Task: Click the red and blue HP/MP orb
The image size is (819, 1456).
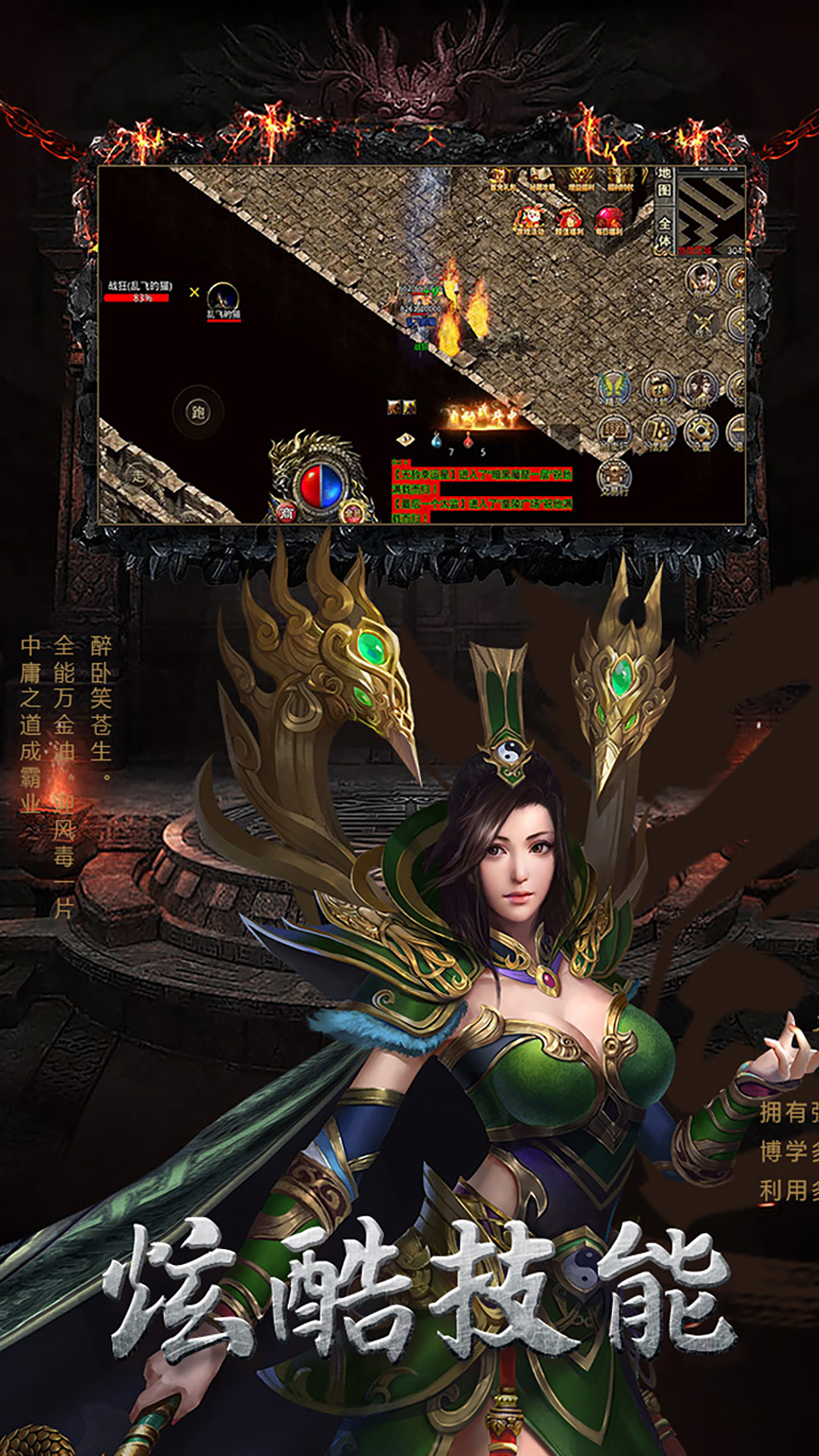Action: pos(321,485)
